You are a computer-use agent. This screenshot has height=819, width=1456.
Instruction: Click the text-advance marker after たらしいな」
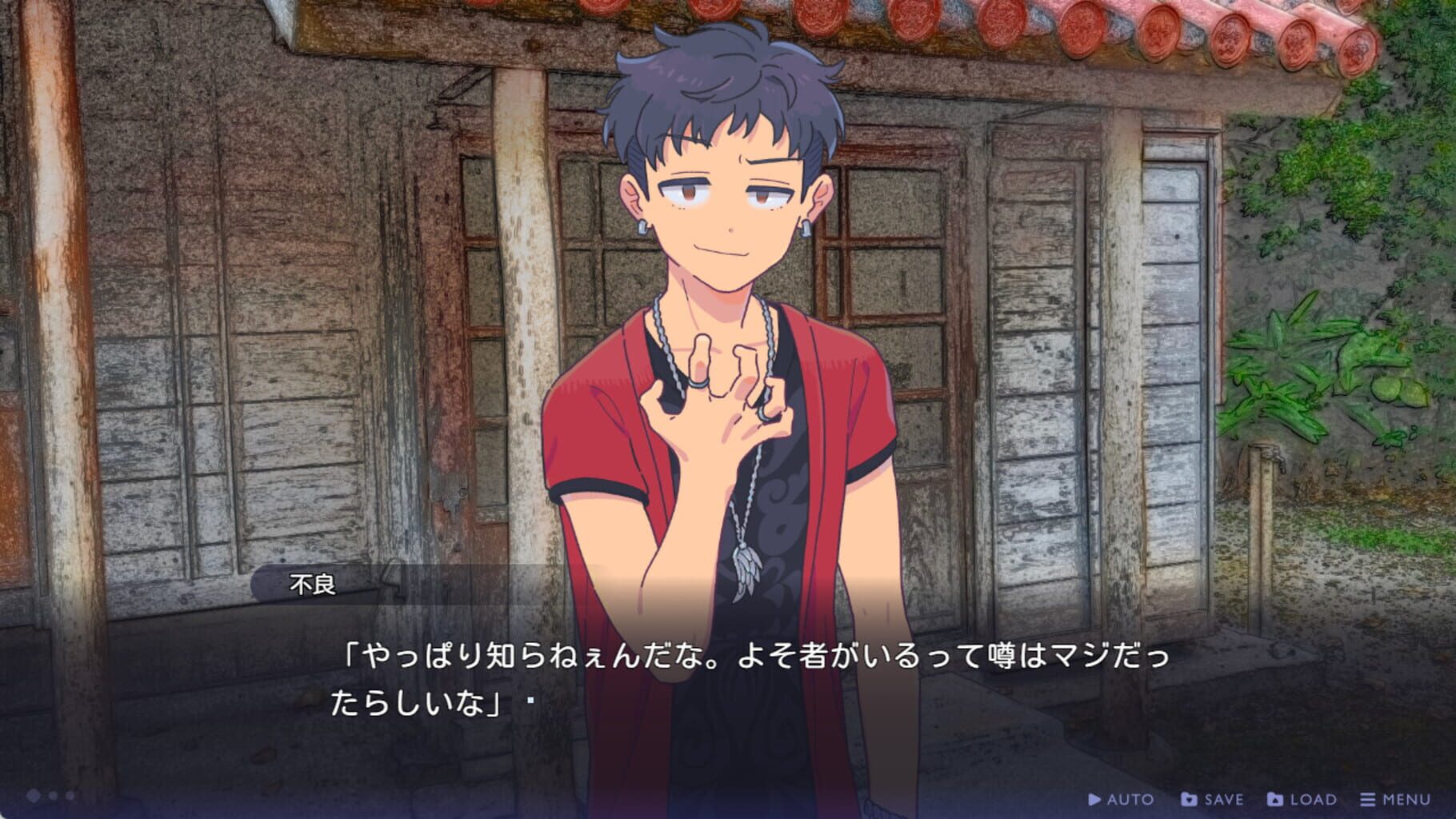click(x=530, y=698)
